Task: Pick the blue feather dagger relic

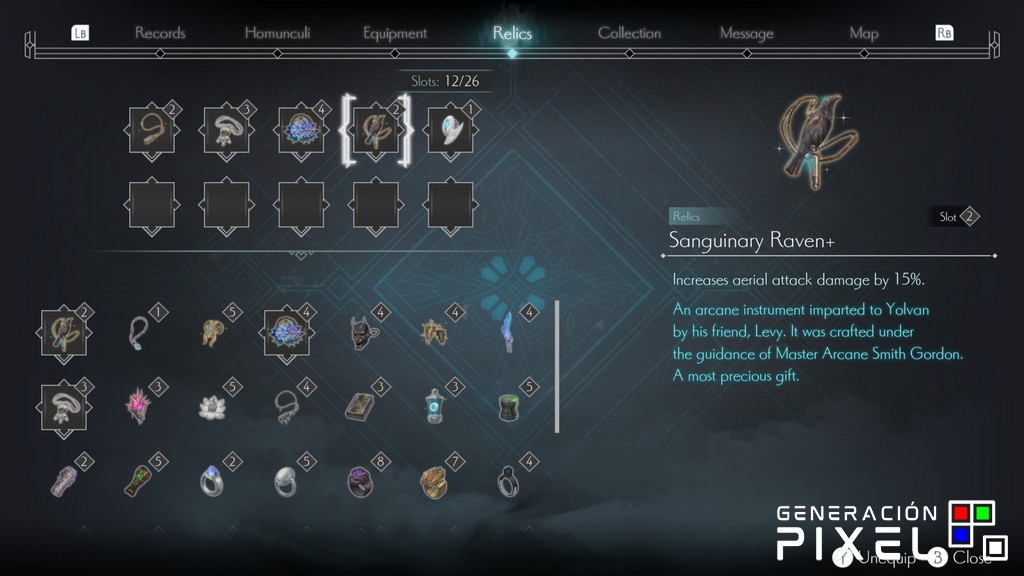Action: tap(508, 330)
